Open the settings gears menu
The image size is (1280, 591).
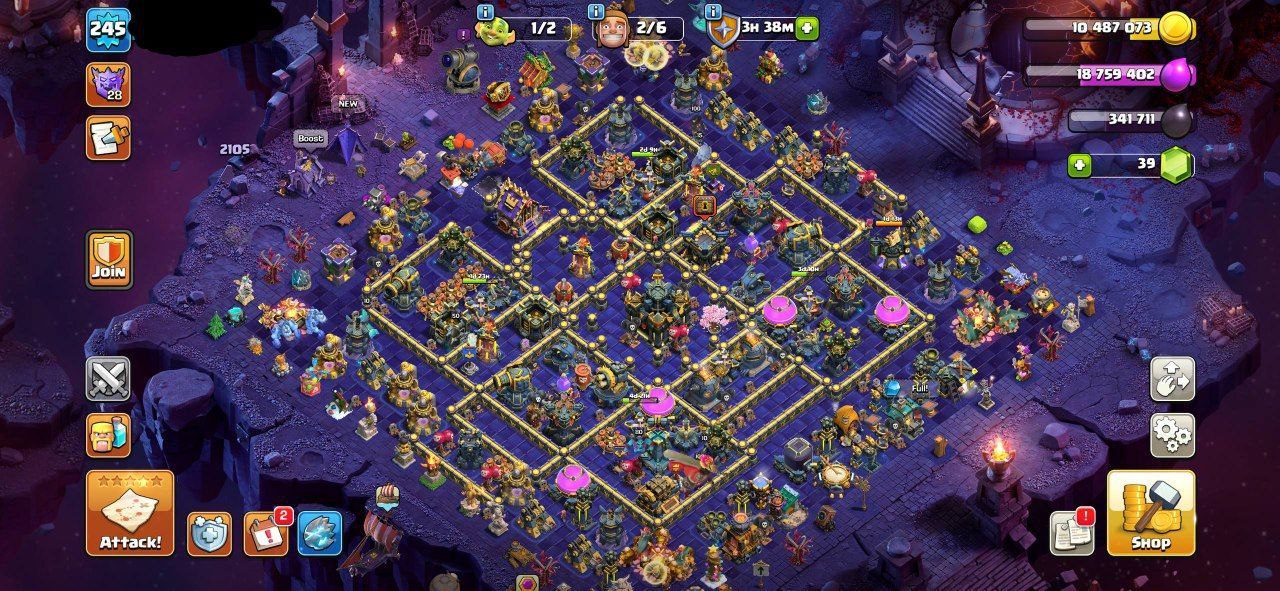[1172, 435]
